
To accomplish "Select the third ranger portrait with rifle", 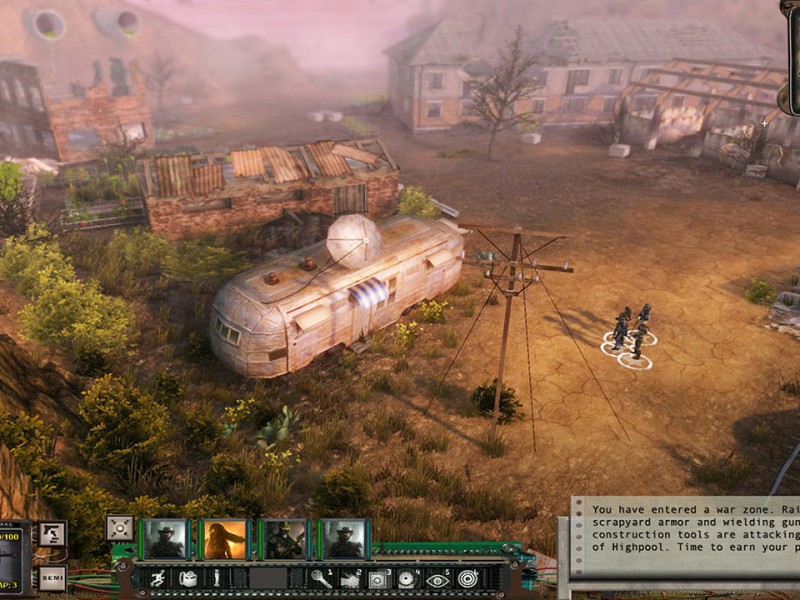I will (285, 539).
